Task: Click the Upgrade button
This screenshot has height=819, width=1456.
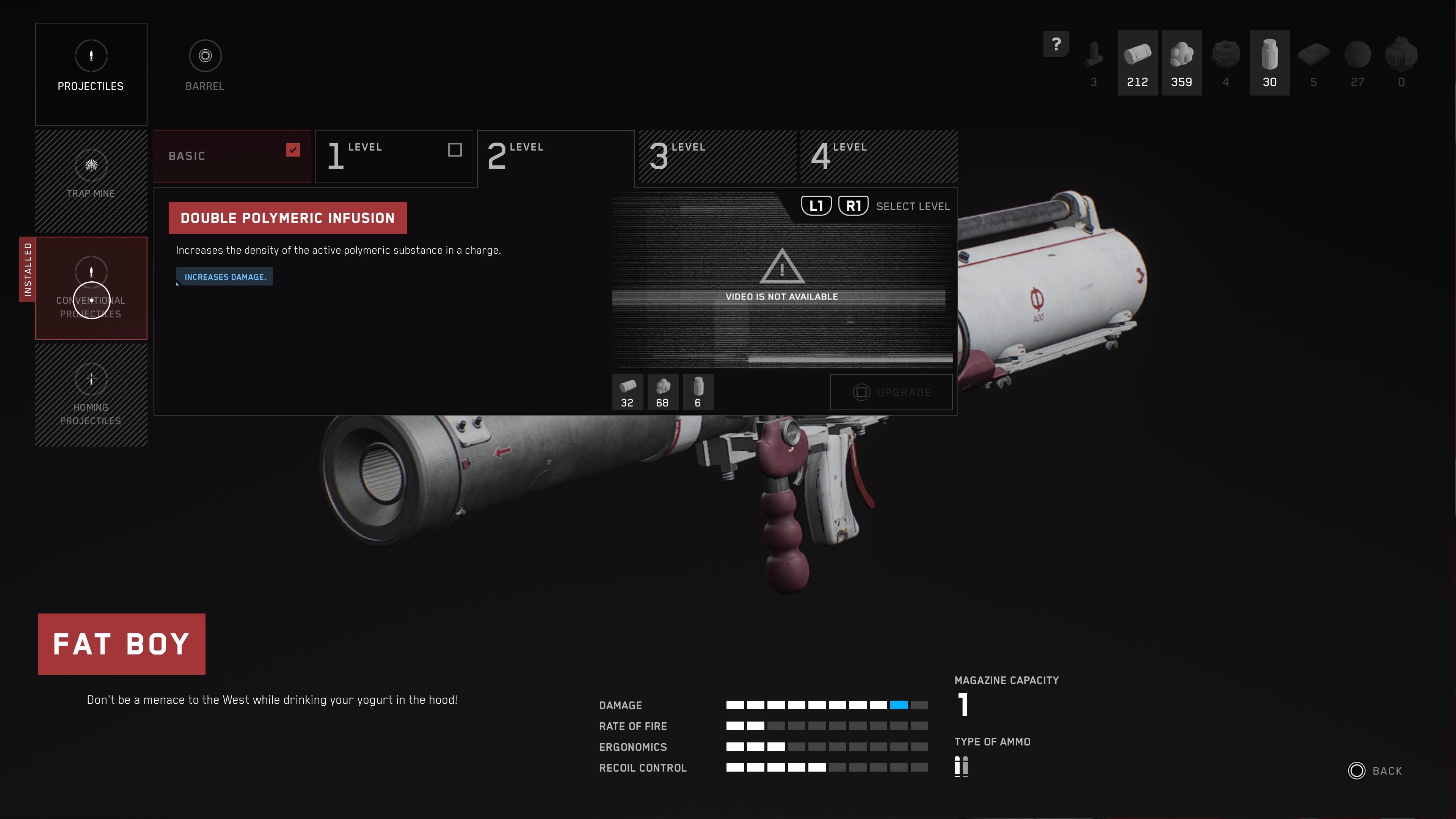Action: click(x=891, y=392)
